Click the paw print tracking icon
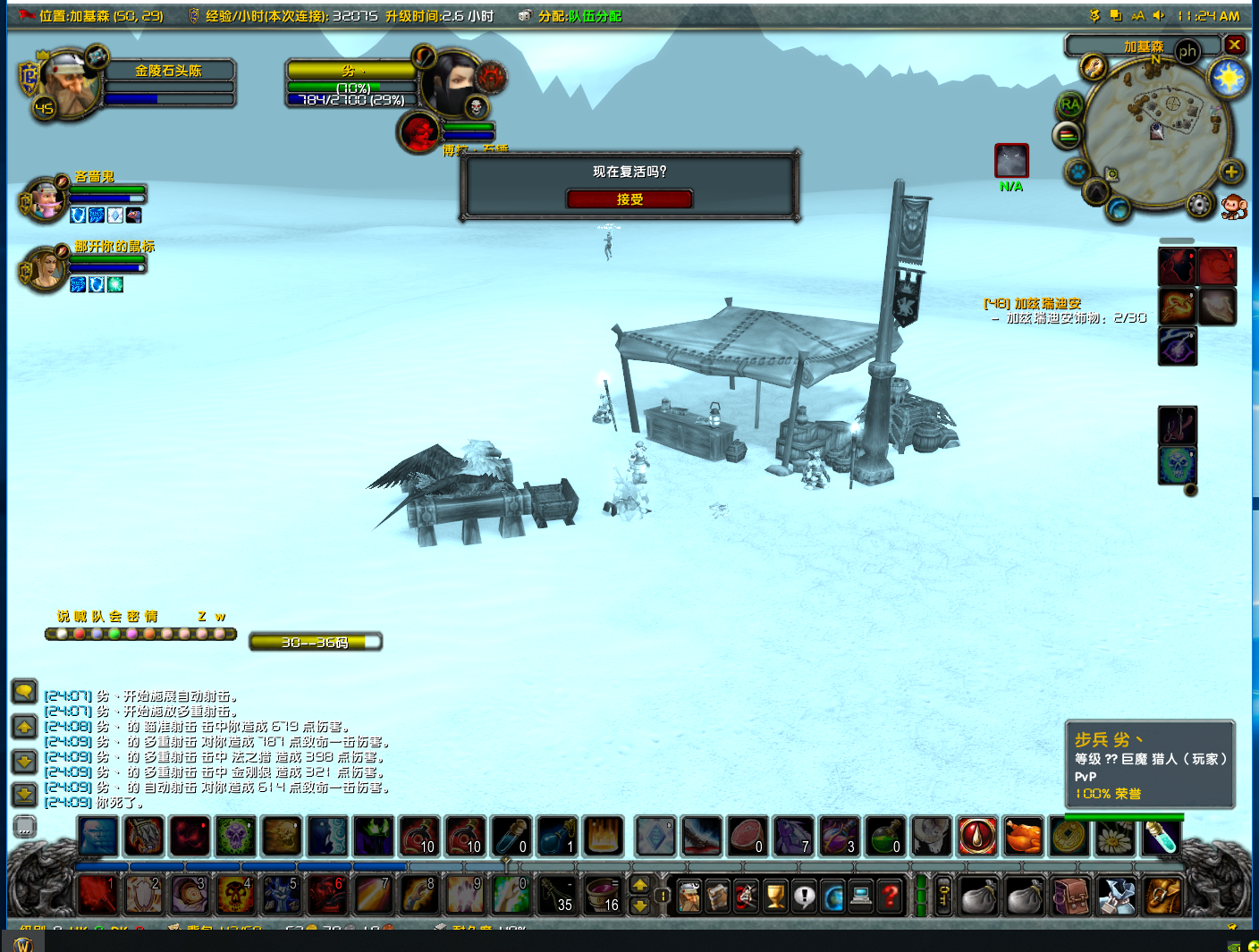 tap(1077, 171)
